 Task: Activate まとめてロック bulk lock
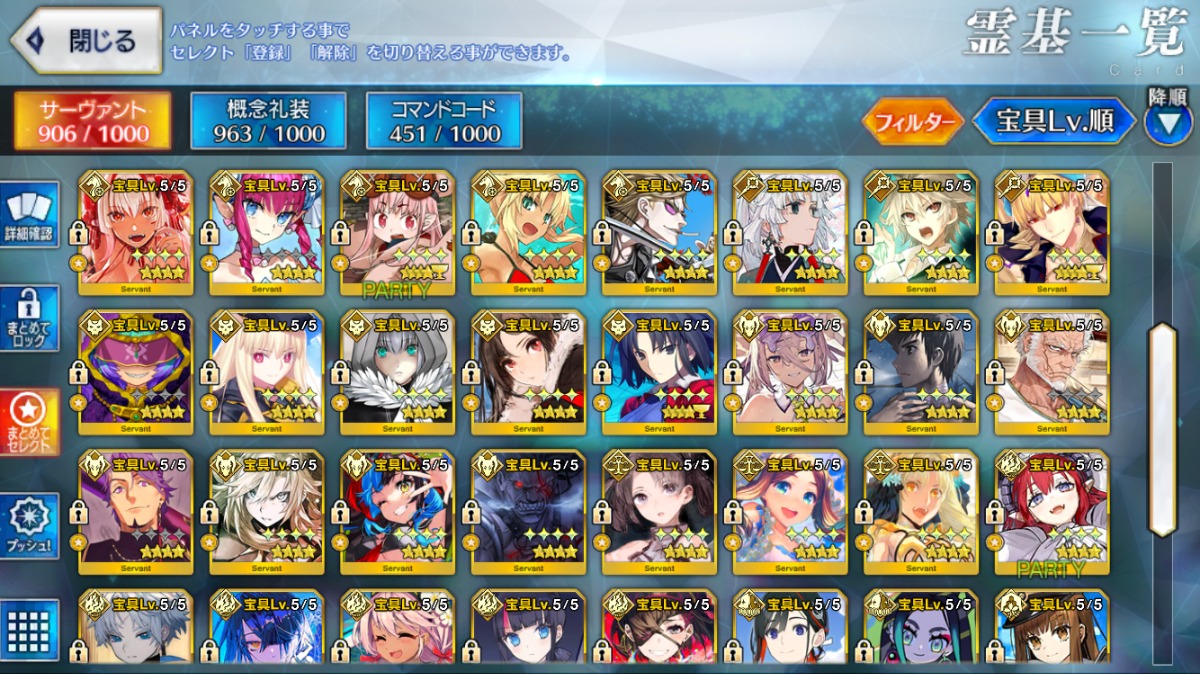click(x=31, y=318)
